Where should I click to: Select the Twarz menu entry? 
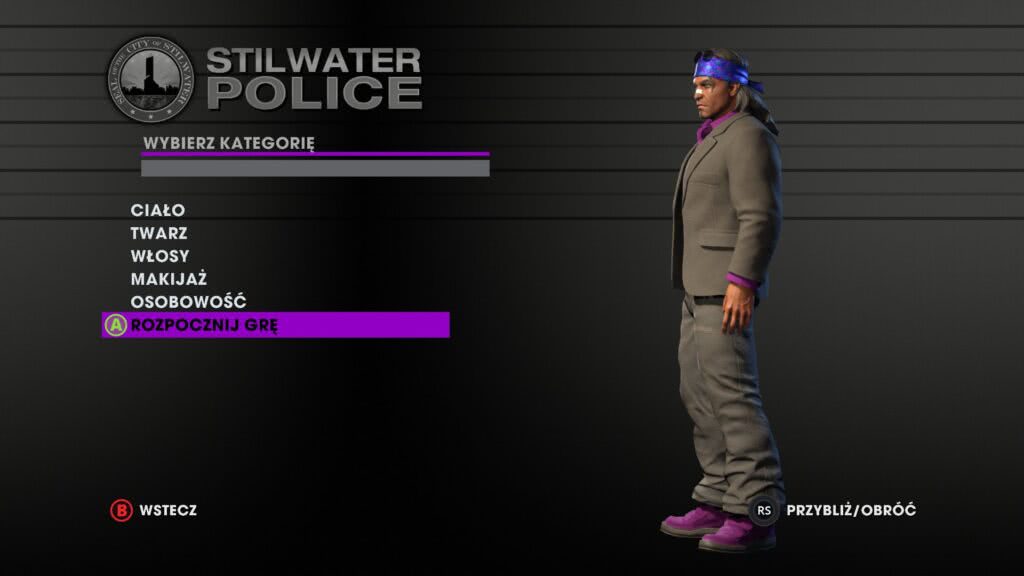click(158, 233)
